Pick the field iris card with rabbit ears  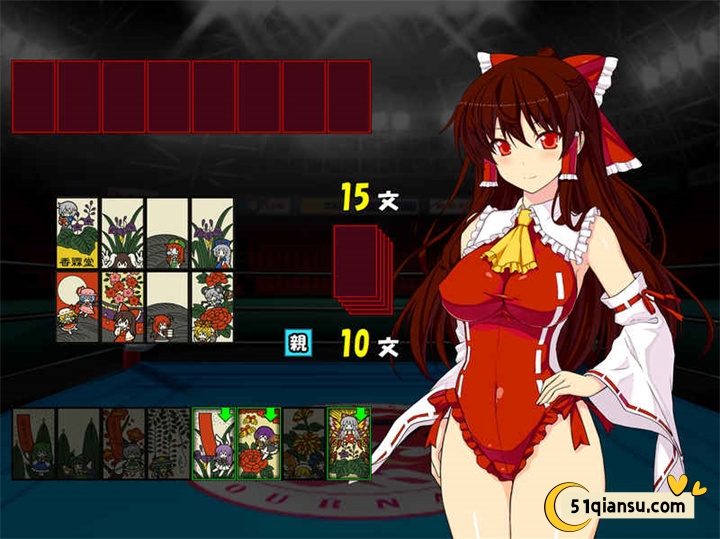coord(122,234)
